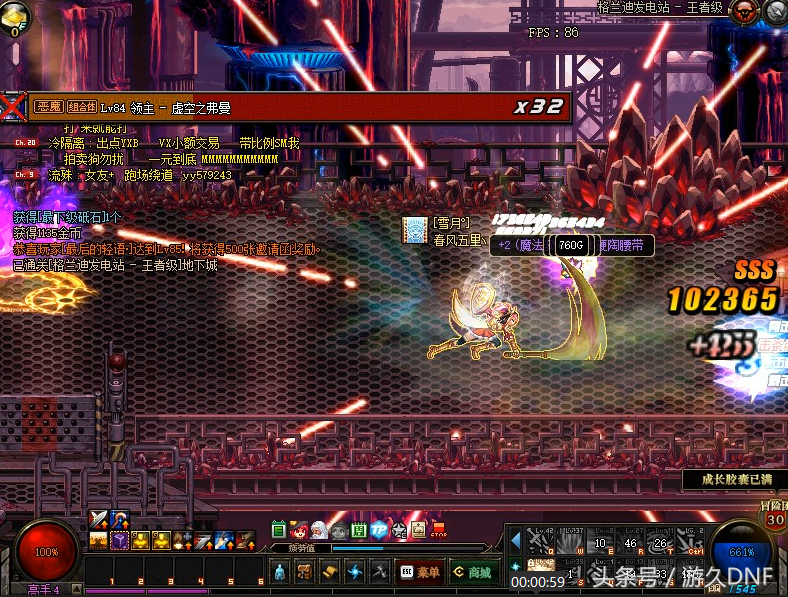Viewport: 788px width, 597px height.
Task: Click the crossed hammers icon
Action: point(380,572)
